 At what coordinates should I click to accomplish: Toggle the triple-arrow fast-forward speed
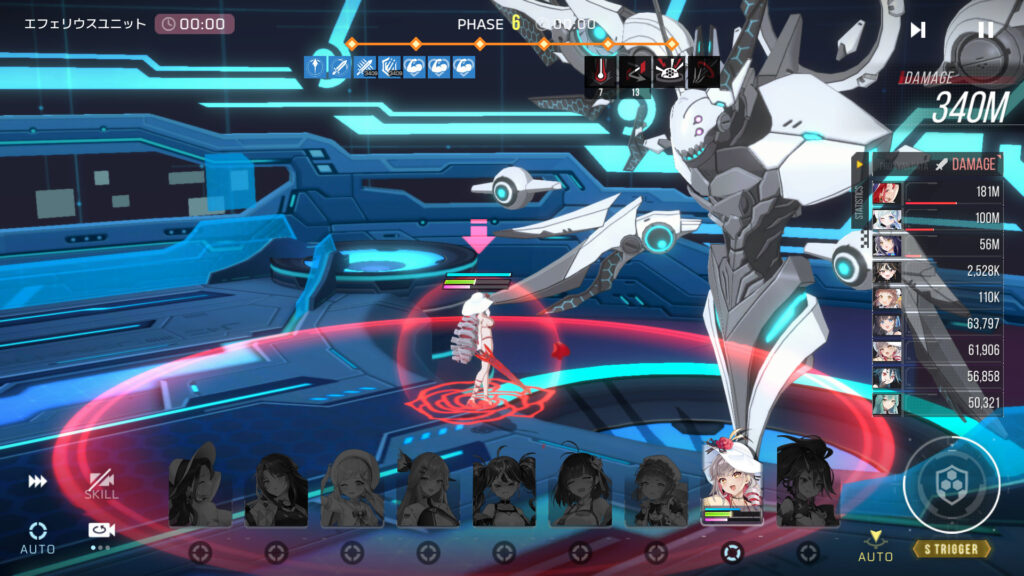point(37,482)
